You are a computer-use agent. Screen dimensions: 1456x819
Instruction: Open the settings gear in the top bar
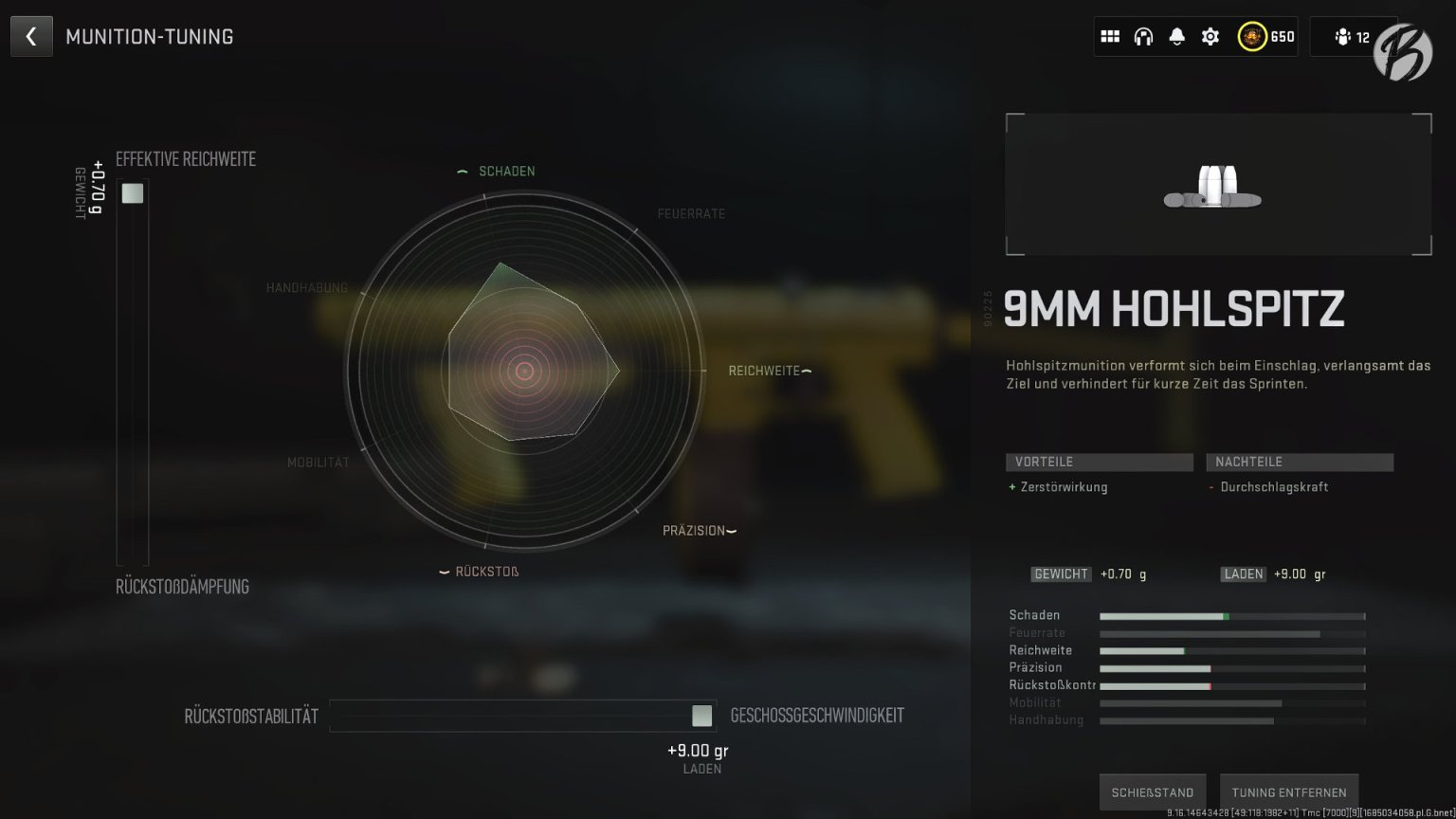coord(1210,35)
